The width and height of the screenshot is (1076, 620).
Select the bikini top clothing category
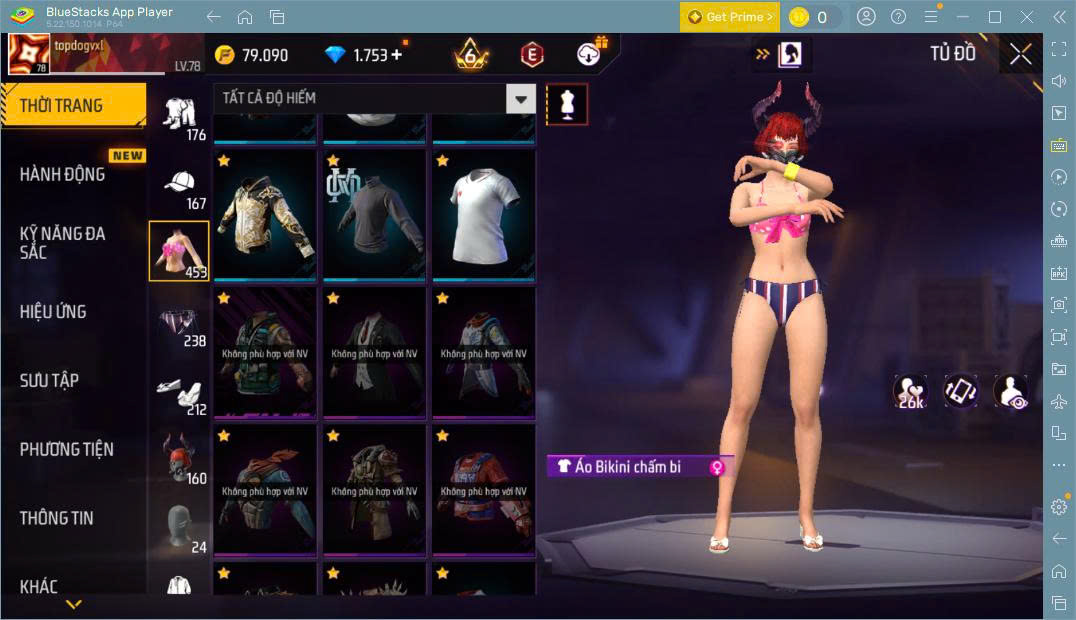tap(178, 250)
